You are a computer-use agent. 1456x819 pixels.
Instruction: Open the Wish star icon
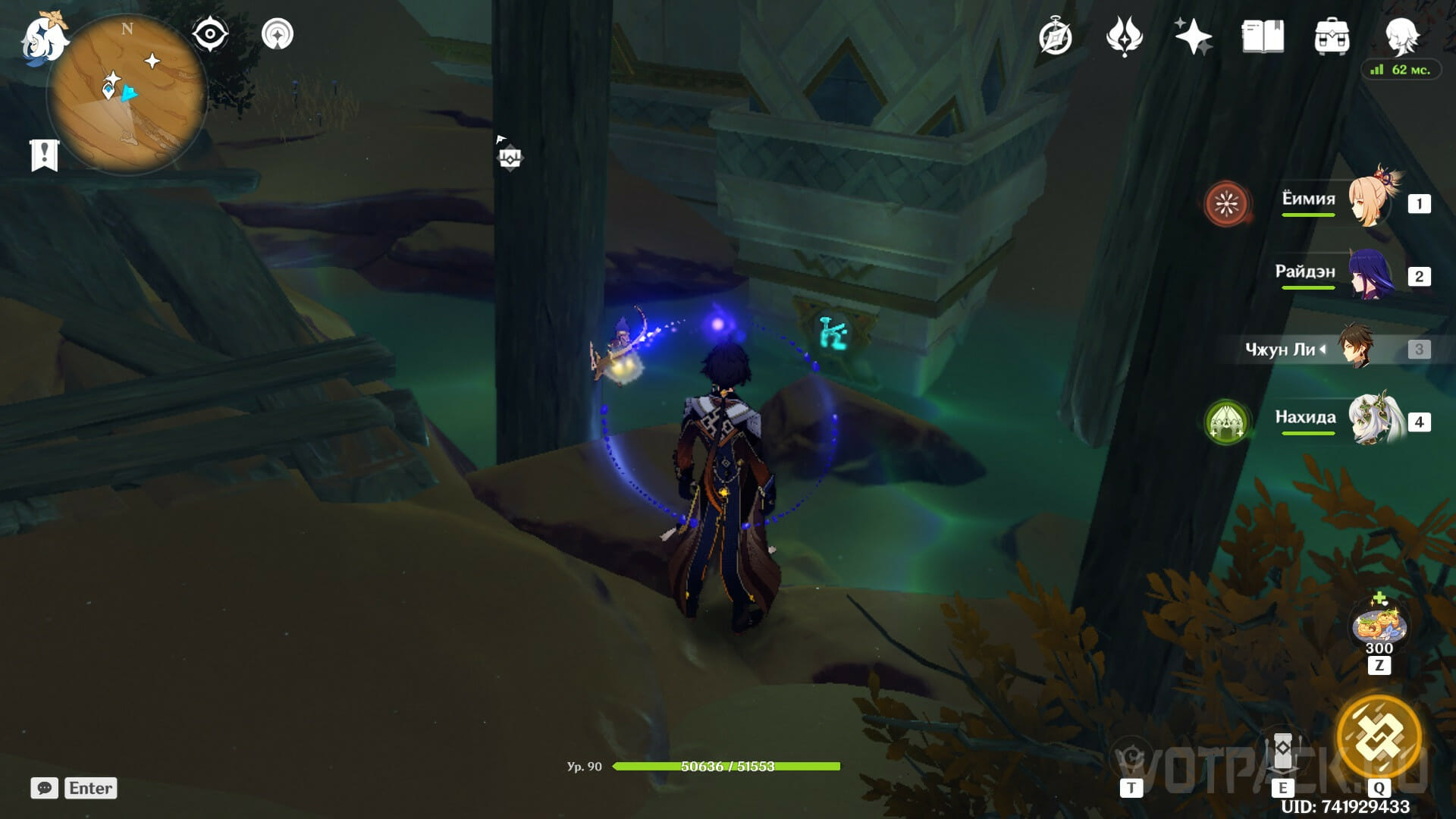click(1193, 36)
